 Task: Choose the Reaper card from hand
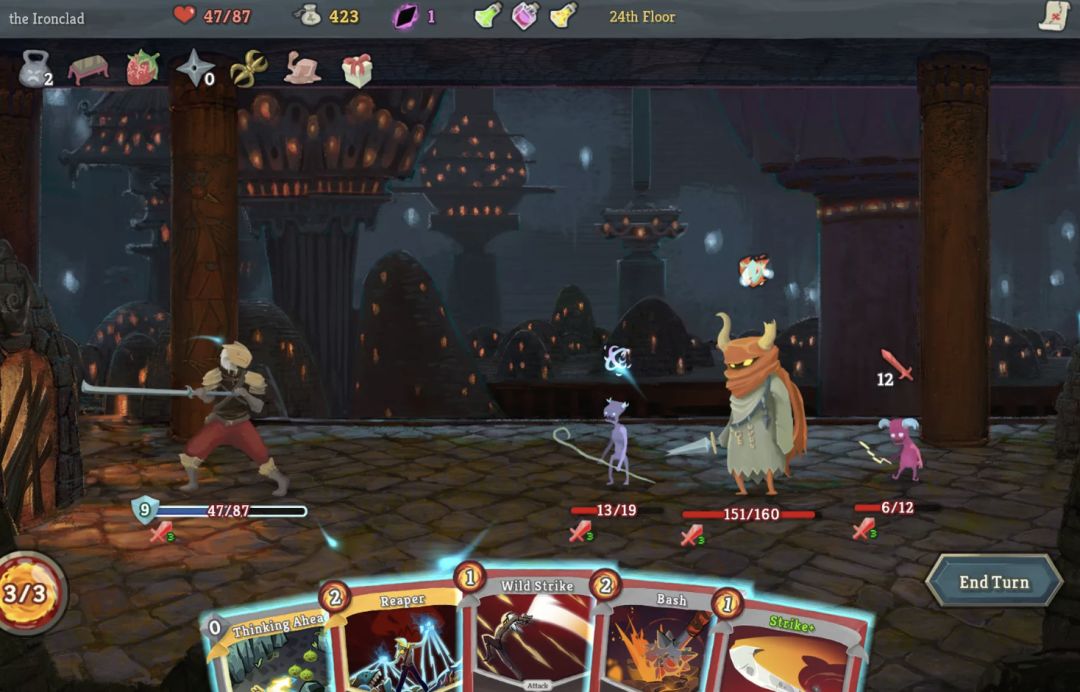point(400,640)
